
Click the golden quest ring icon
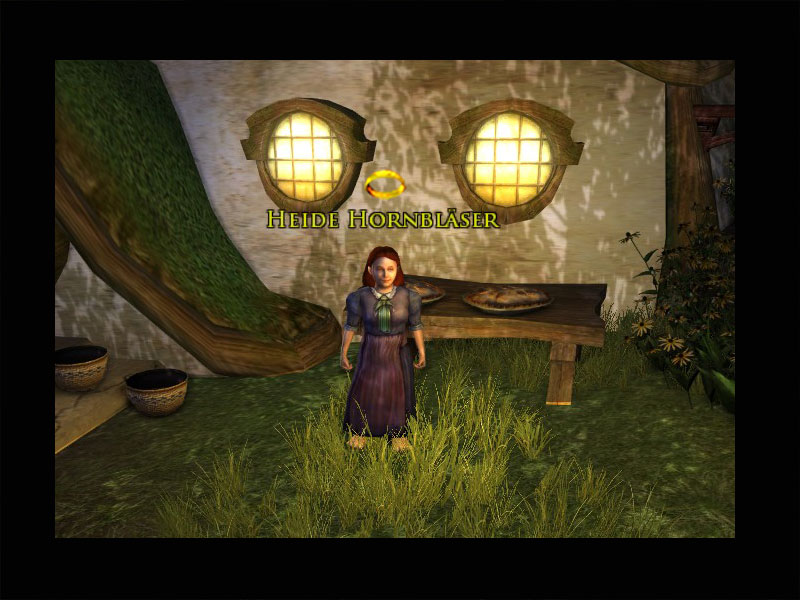point(384,185)
